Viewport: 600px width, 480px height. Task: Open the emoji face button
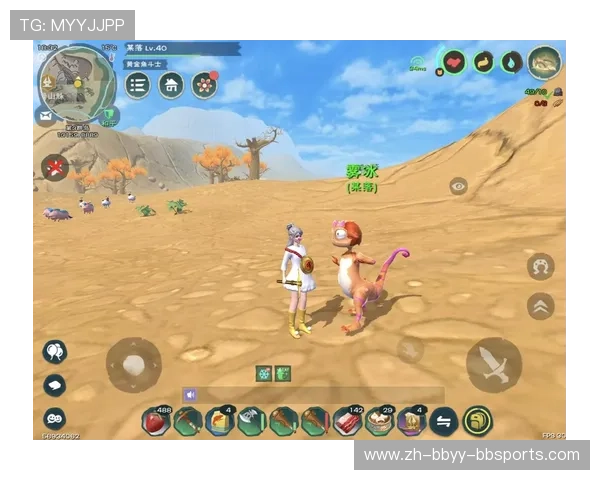(x=54, y=418)
